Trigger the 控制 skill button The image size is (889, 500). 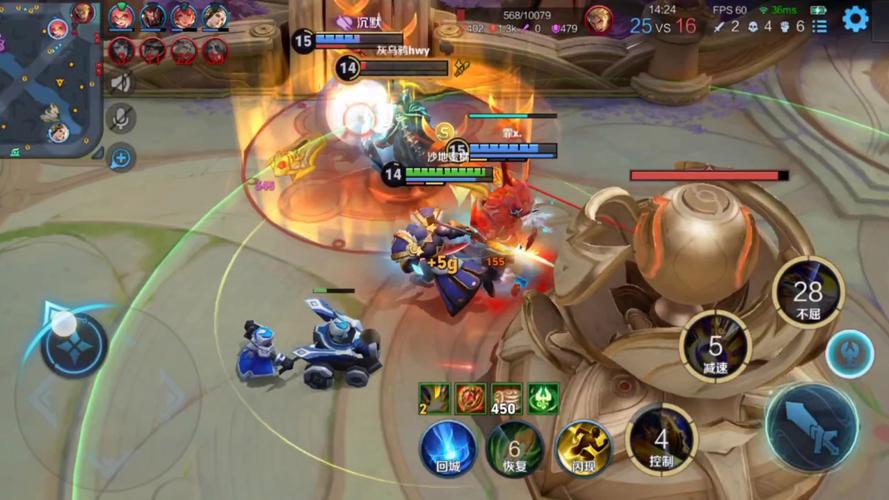(661, 439)
